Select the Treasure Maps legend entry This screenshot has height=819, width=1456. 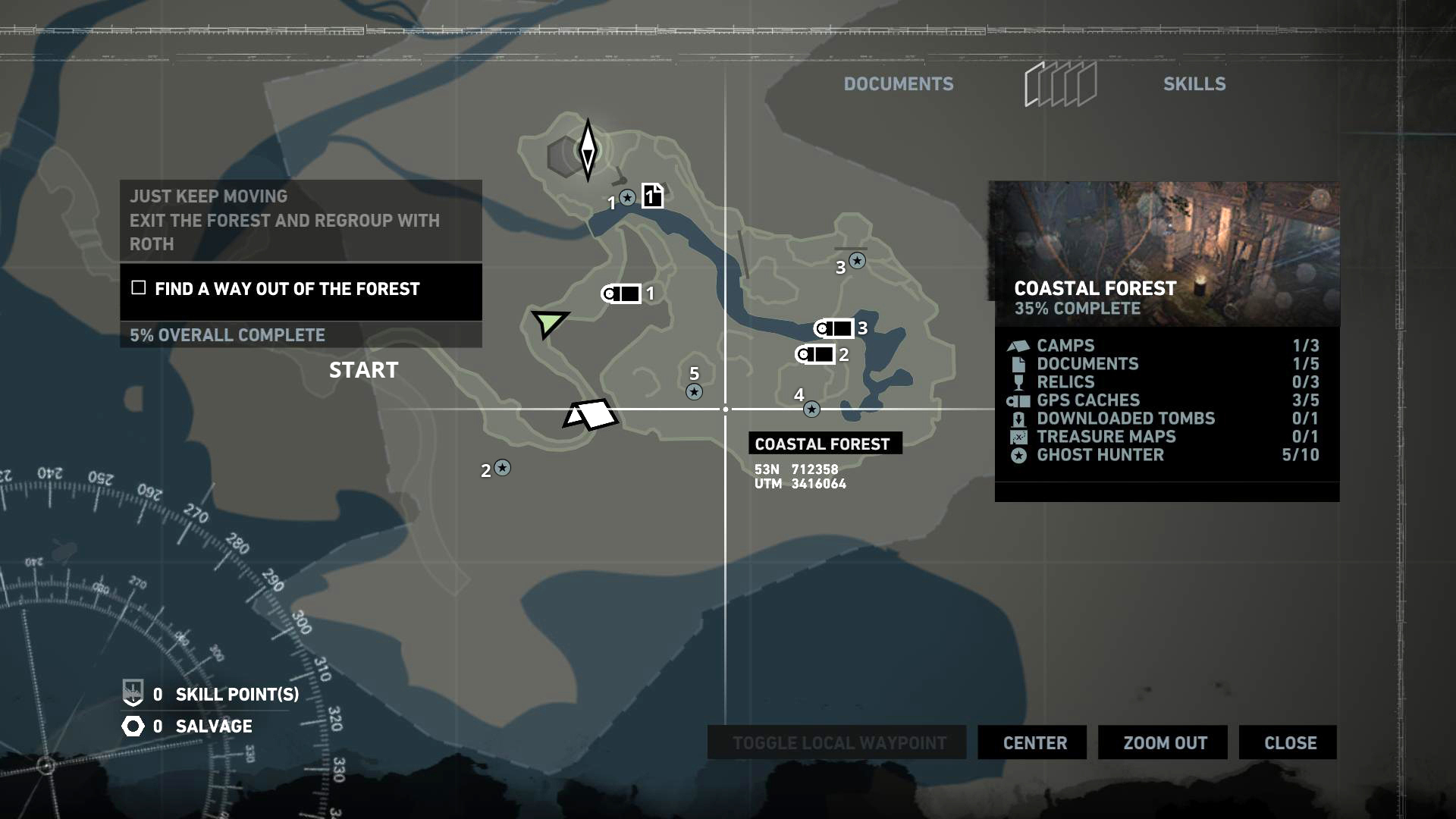tap(1106, 437)
